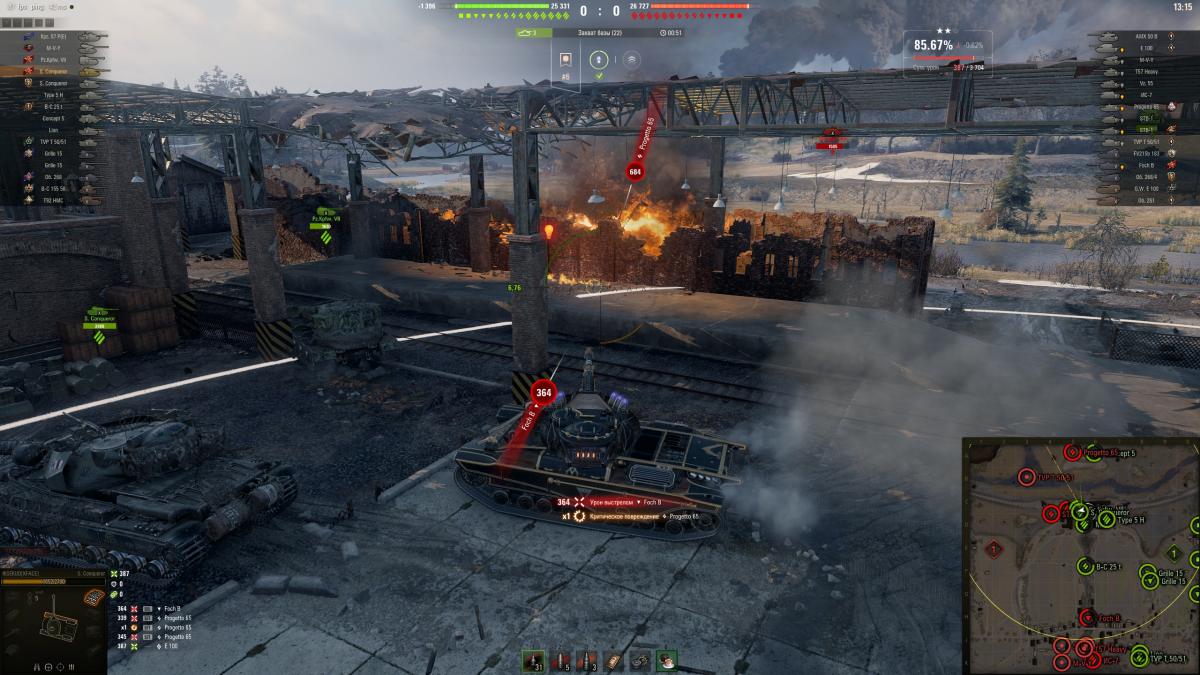The width and height of the screenshot is (1200, 675).
Task: Select enemy T57 Heavy in team list
Action: pos(1145,71)
